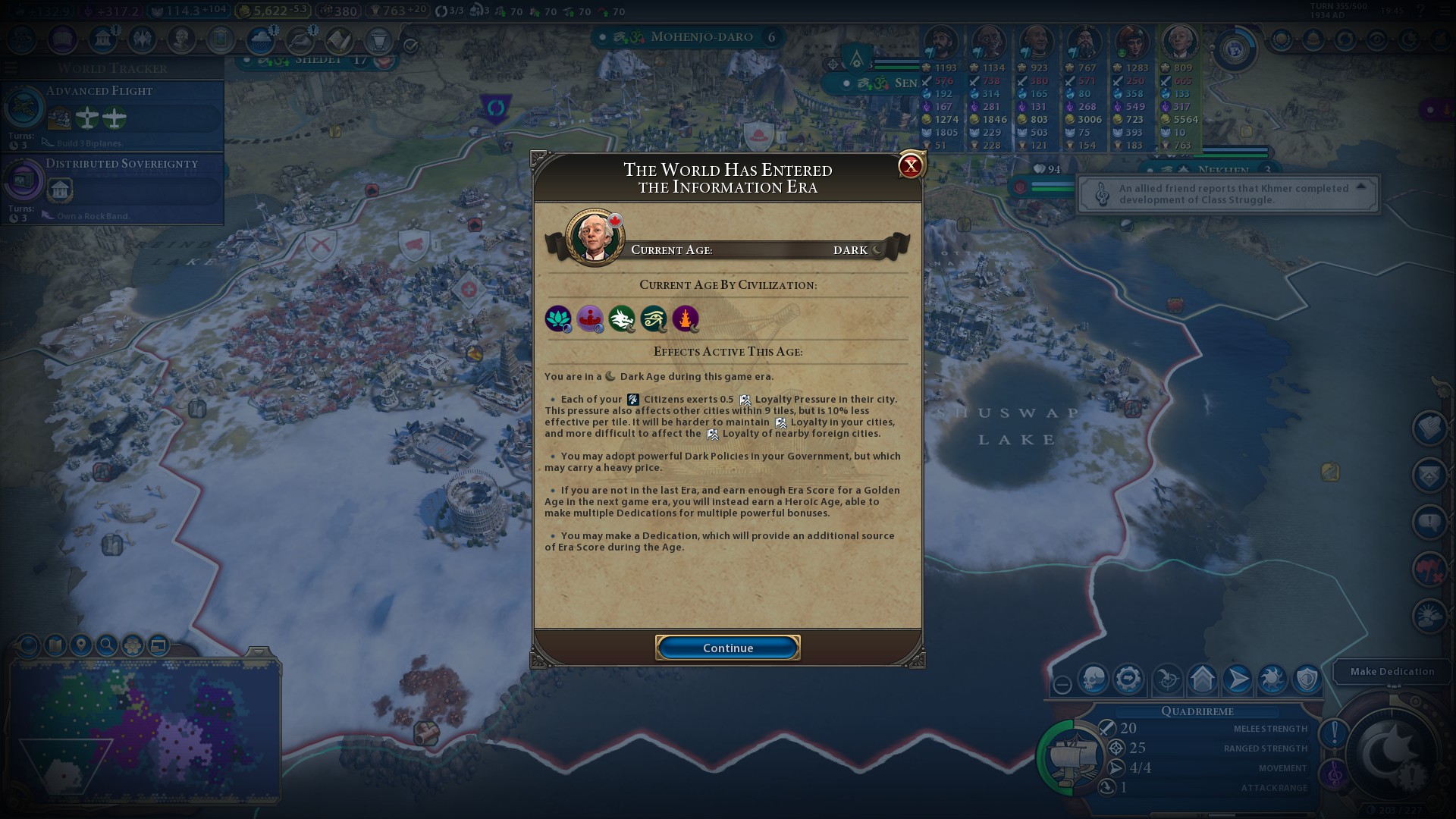Image resolution: width=1456 pixels, height=819 pixels.
Task: Open the map pin tool above minimap
Action: pyautogui.click(x=80, y=645)
